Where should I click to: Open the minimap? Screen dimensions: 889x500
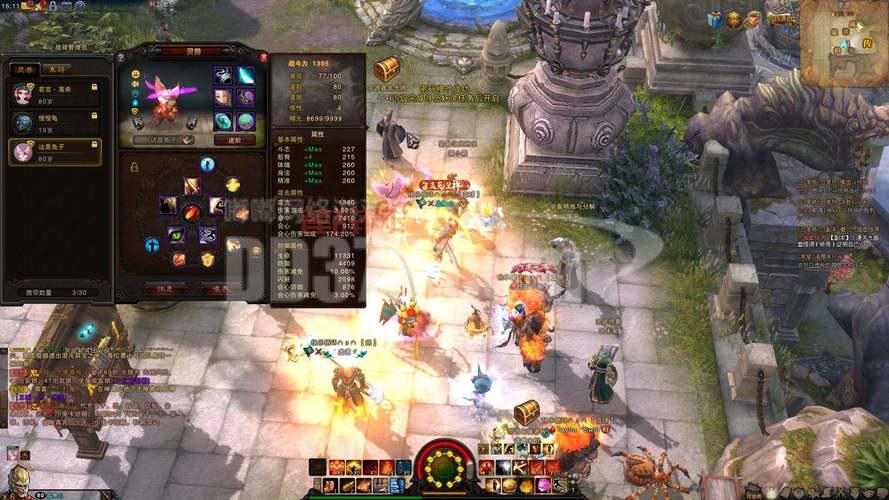pyautogui.click(x=845, y=35)
